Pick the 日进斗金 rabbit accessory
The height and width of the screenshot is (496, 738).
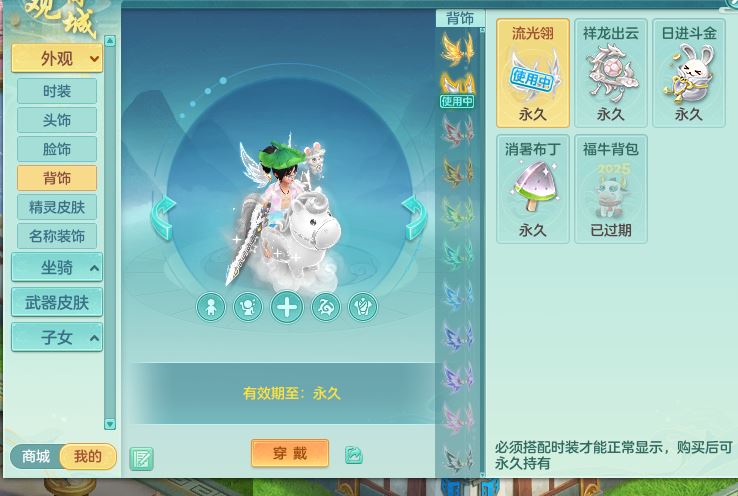pos(689,73)
